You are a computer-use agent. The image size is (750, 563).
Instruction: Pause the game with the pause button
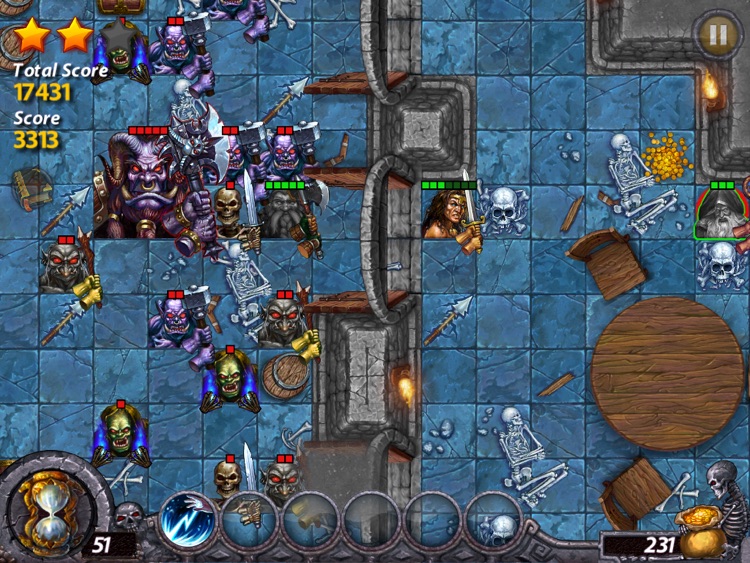click(715, 33)
